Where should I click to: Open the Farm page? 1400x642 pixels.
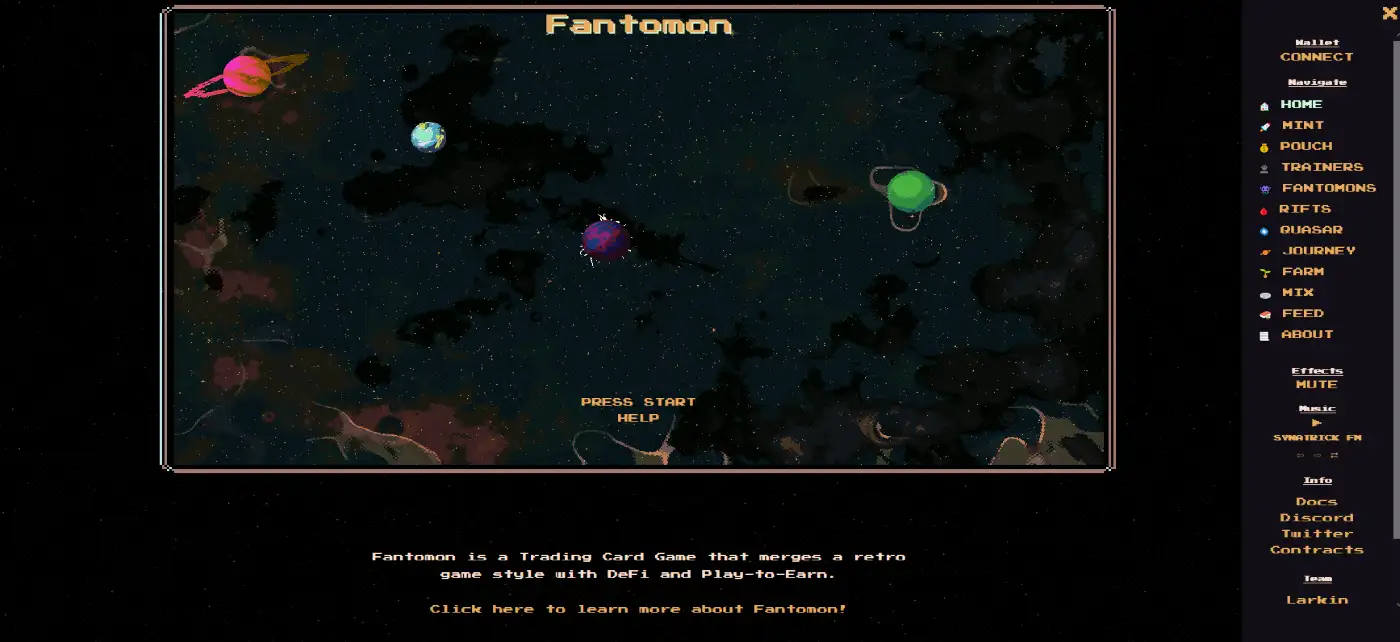tap(1302, 272)
